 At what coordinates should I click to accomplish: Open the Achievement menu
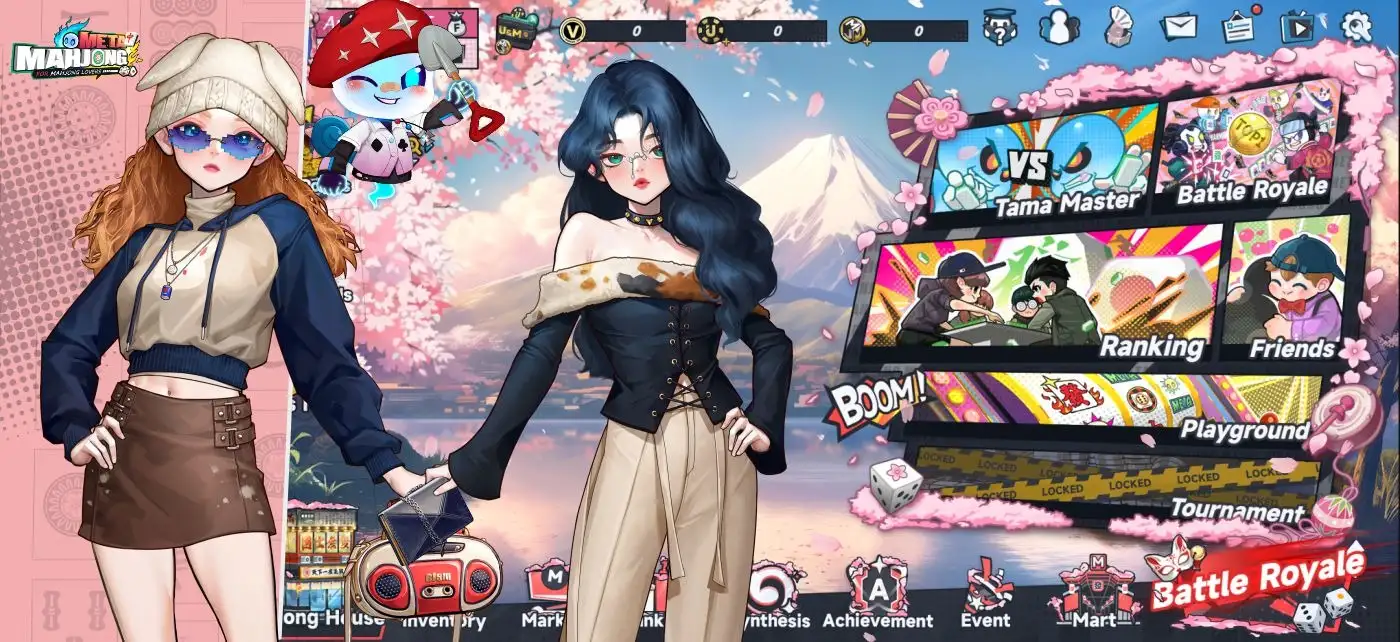(x=877, y=596)
